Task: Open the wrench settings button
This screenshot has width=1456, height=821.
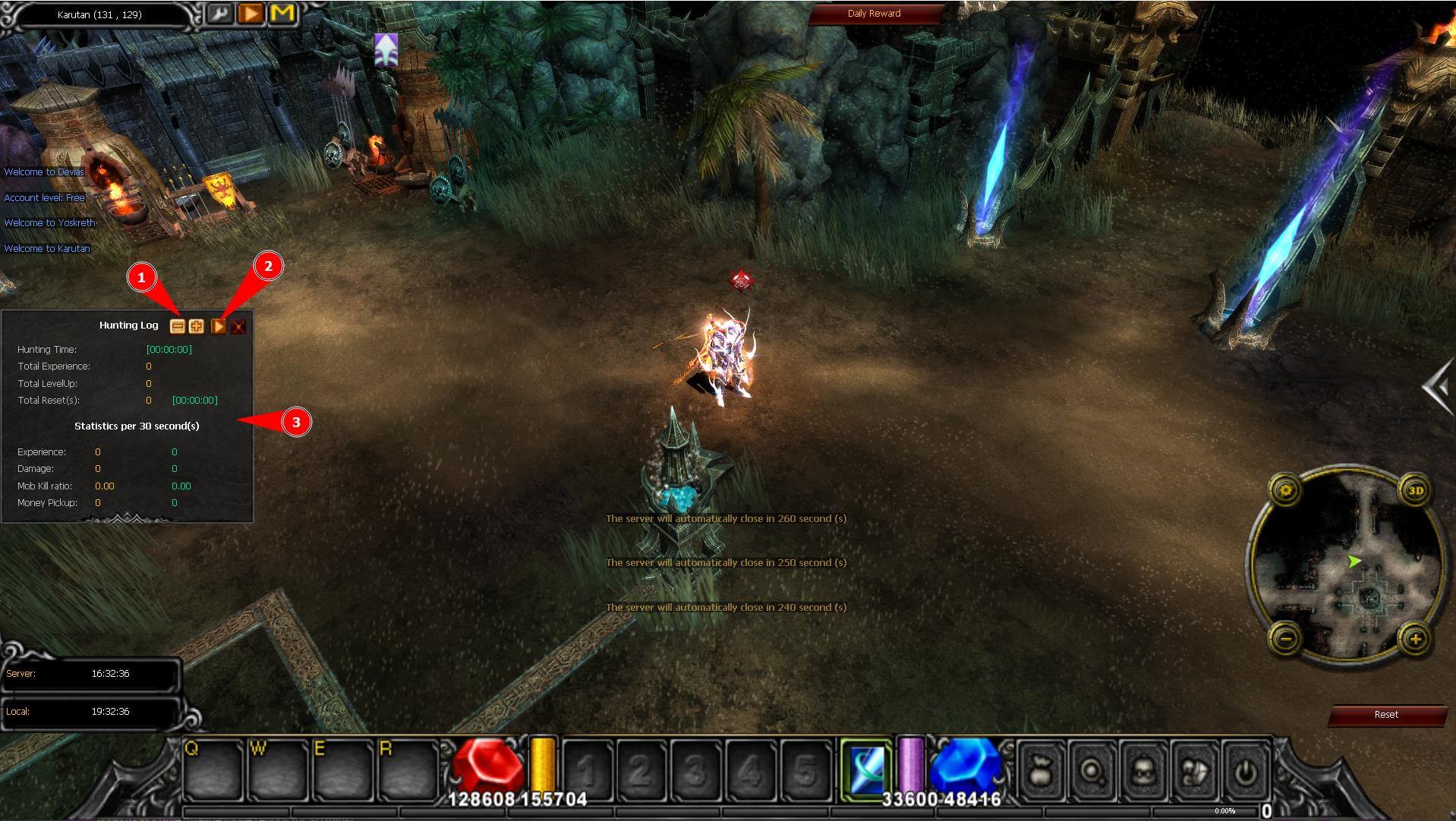Action: 219,14
